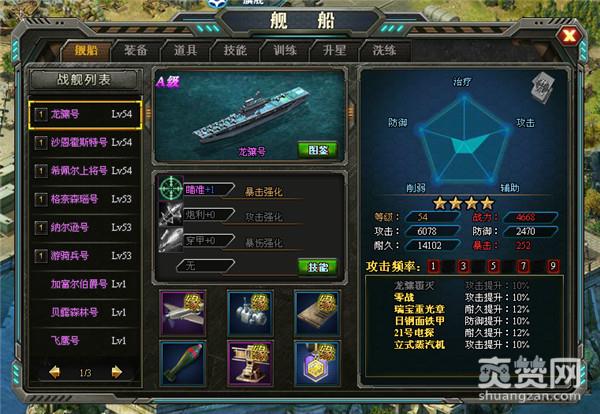Go to the 洗练 tab
600x414 pixels.
click(384, 49)
